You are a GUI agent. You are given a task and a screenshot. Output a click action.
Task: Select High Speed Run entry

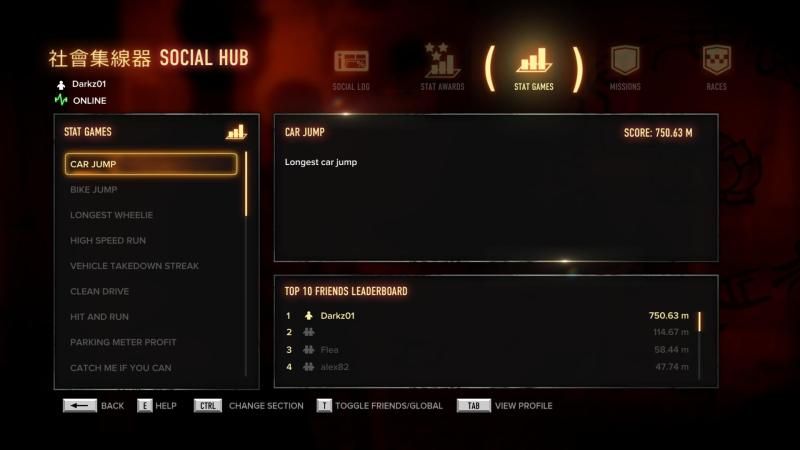(x=151, y=241)
